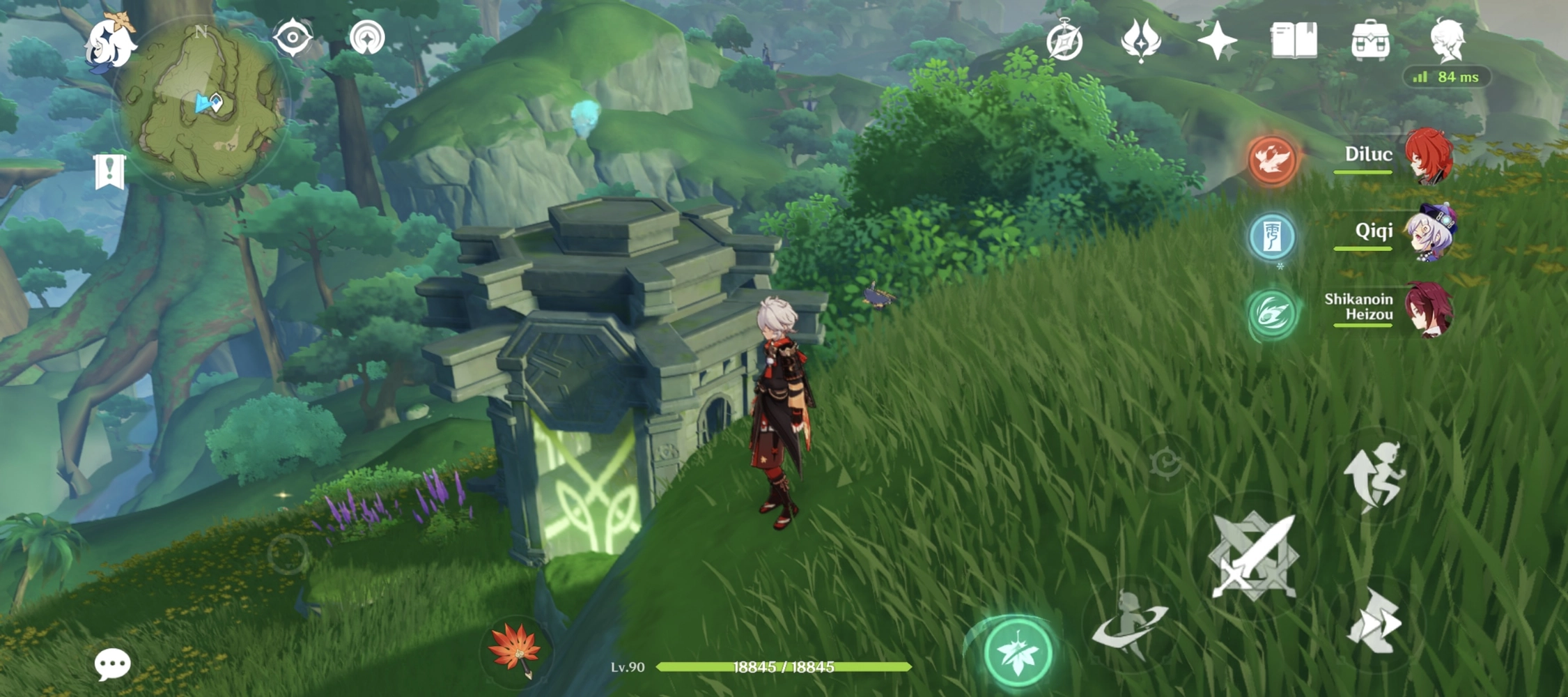Open the Adventurer Handbook book icon
This screenshot has height=697, width=1568.
click(1296, 43)
